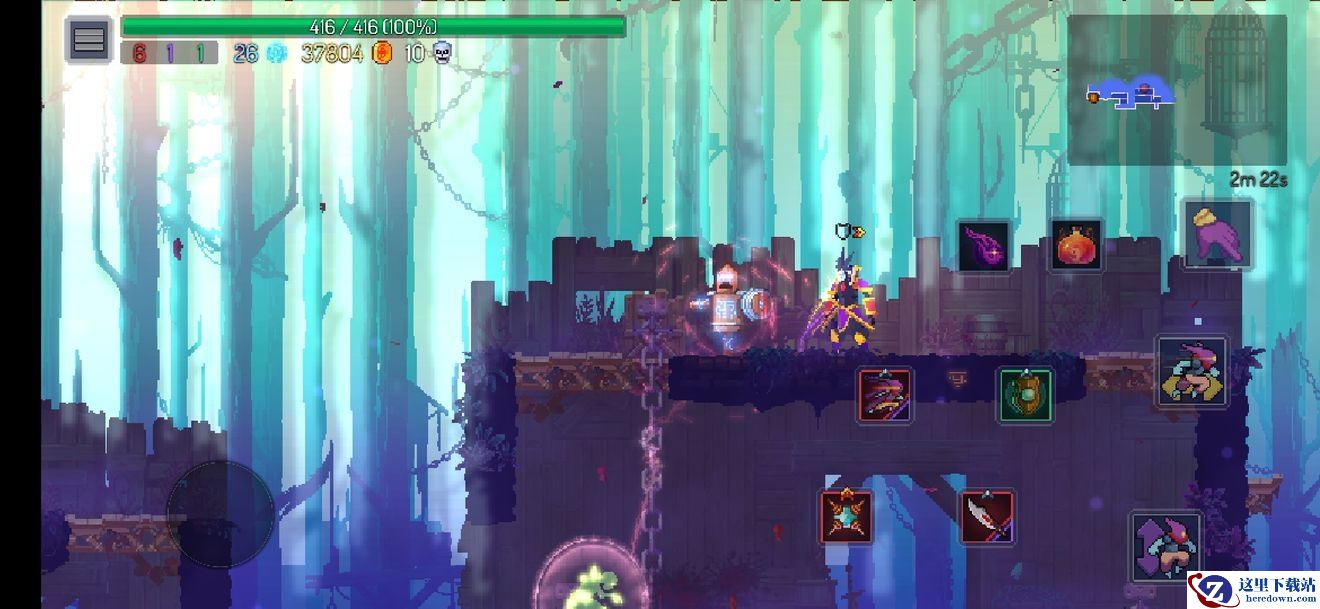Tap the jump button with up arrows
1320x609 pixels.
[x=1165, y=547]
